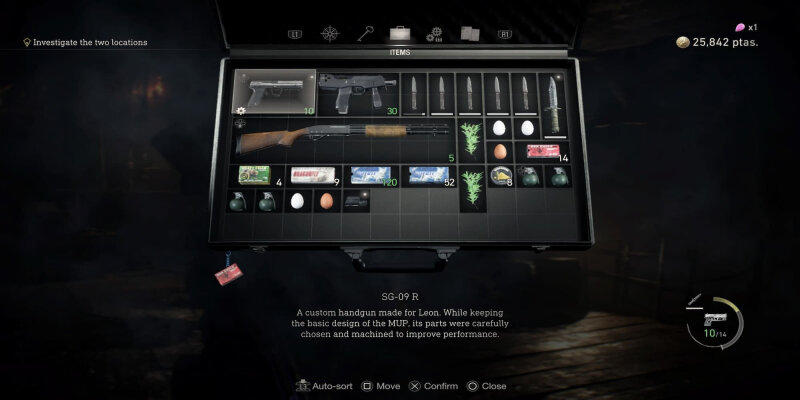The image size is (800, 400).
Task: Click the Auto-sort option
Action: pyautogui.click(x=326, y=386)
